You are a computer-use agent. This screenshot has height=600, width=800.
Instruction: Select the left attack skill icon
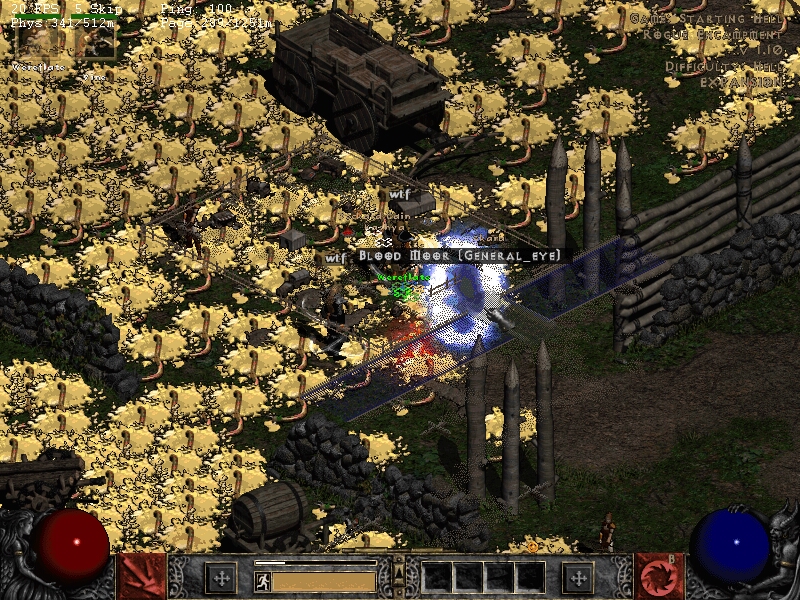(x=141, y=576)
